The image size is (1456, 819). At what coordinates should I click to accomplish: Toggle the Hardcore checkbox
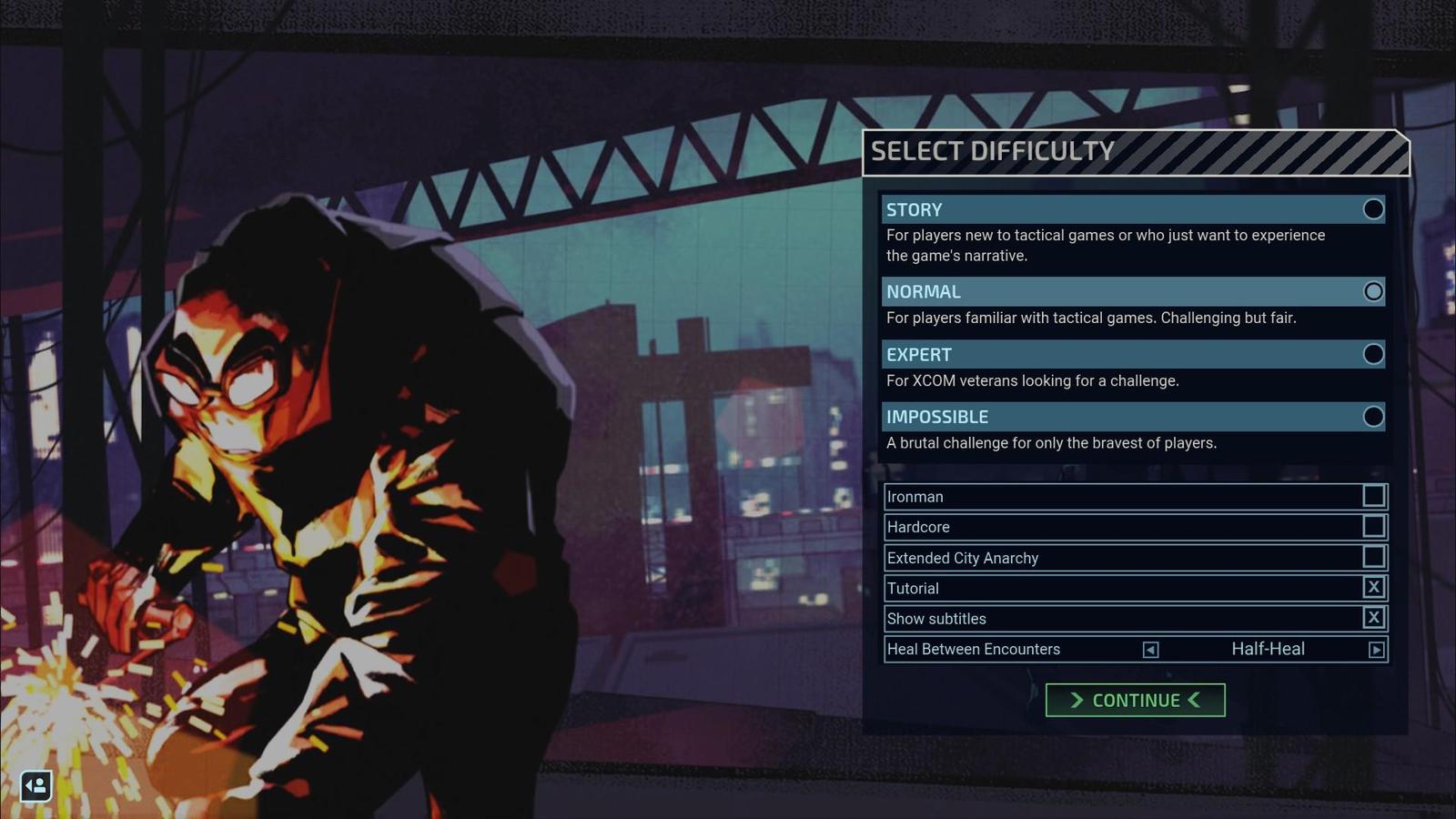coord(1374,526)
